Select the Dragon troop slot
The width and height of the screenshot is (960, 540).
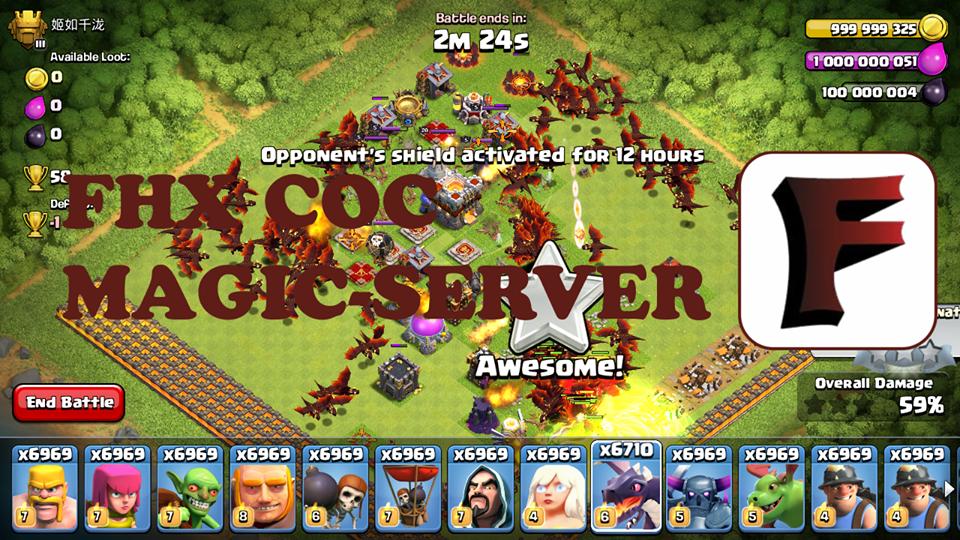[625, 490]
